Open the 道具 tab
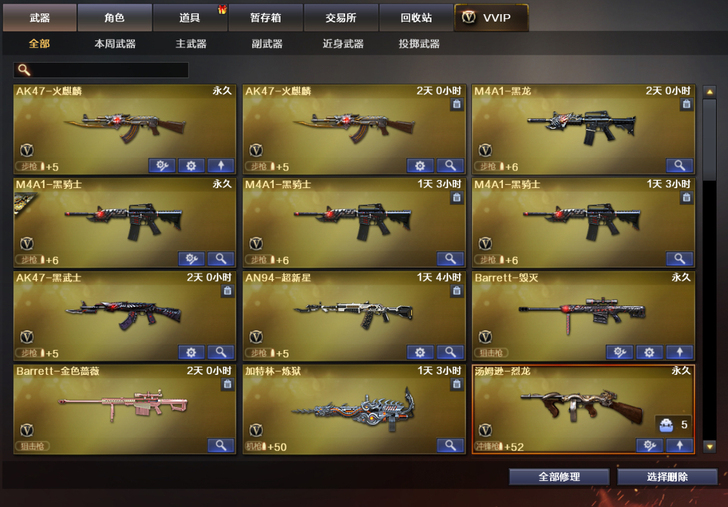This screenshot has height=507, width=728. [x=190, y=18]
